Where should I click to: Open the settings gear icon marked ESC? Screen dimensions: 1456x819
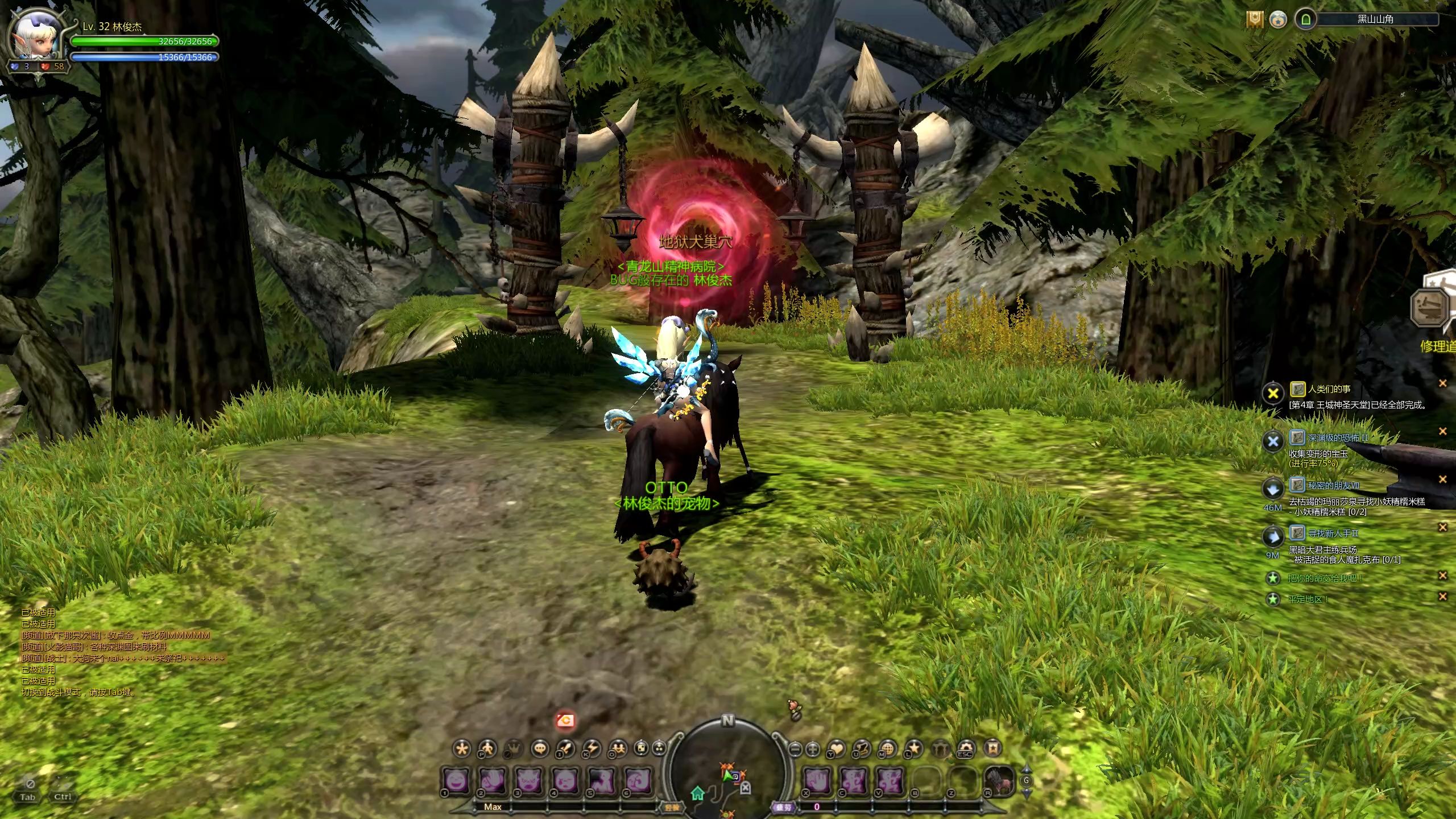(966, 748)
